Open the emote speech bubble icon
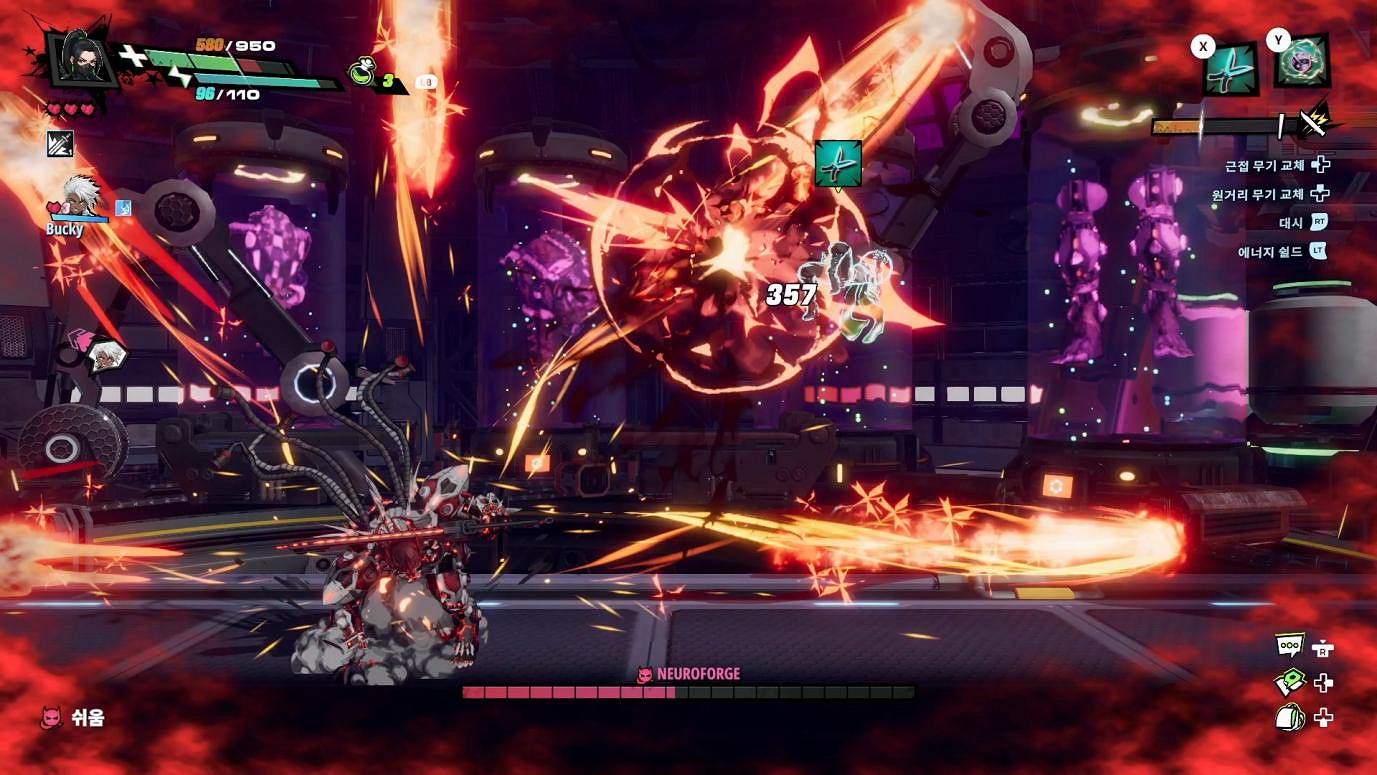Image resolution: width=1377 pixels, height=775 pixels. point(1289,643)
